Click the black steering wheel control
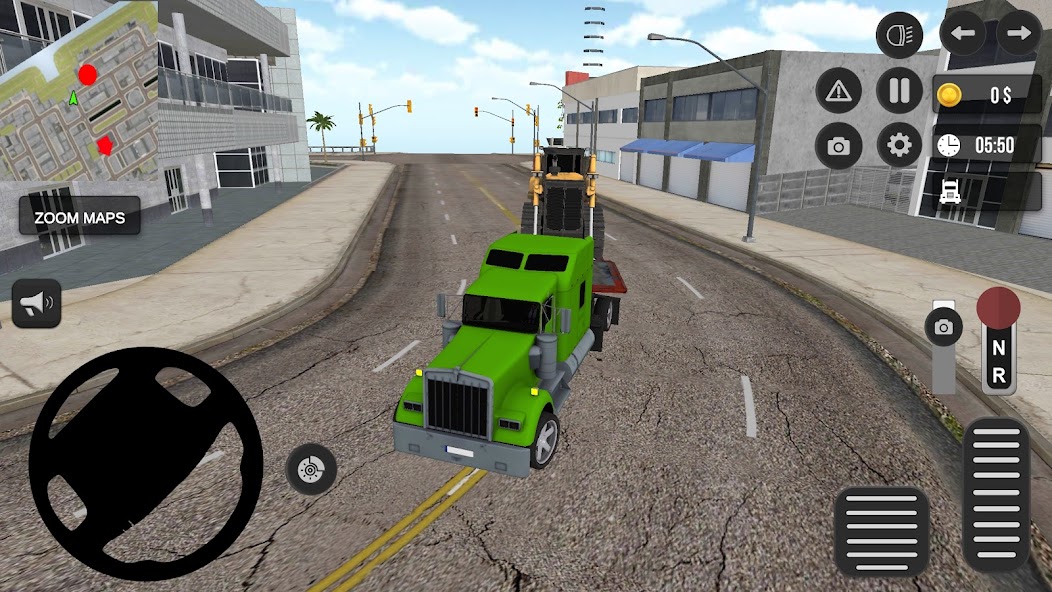This screenshot has width=1052, height=592. tap(145, 464)
